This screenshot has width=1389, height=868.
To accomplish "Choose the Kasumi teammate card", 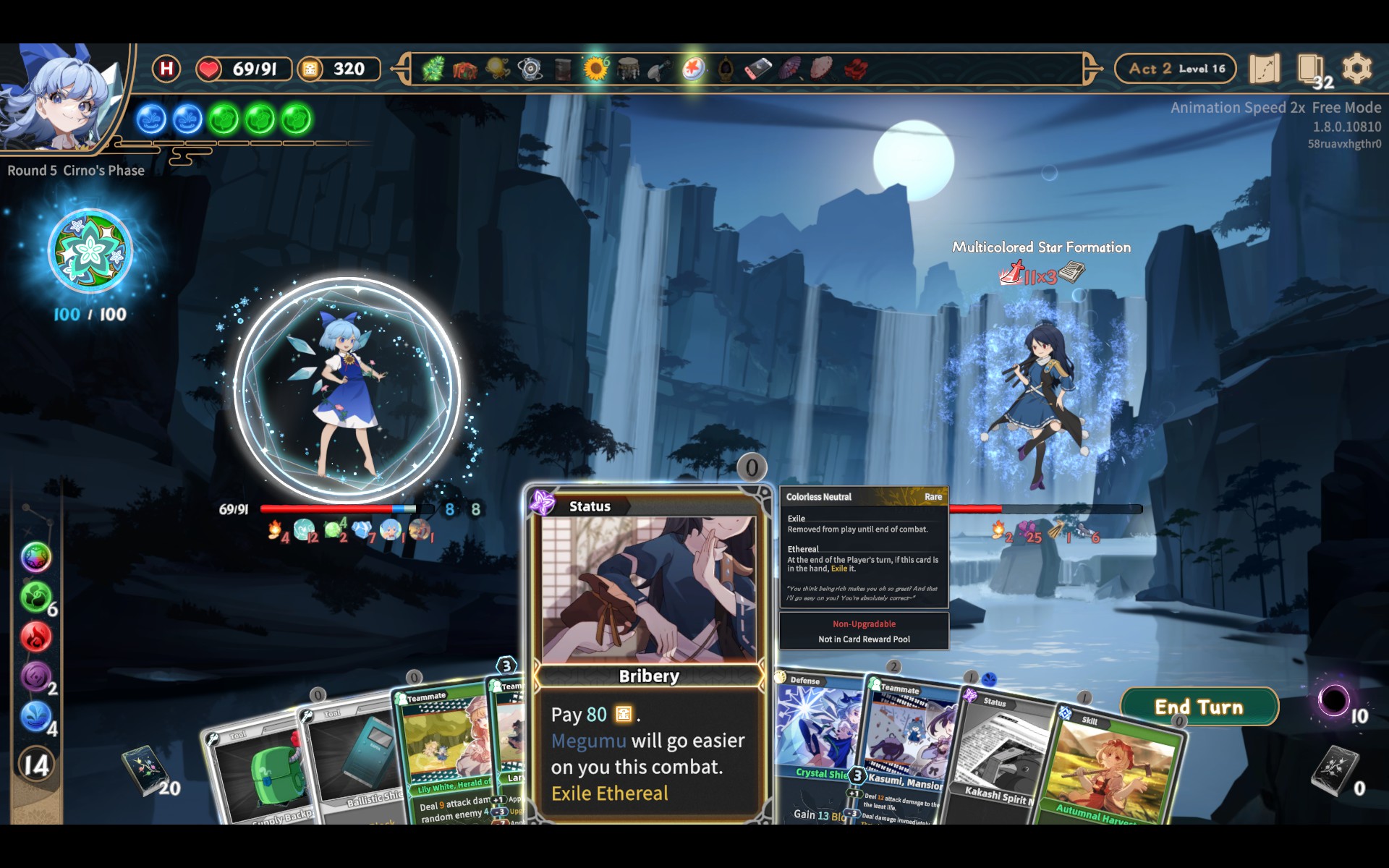I will [x=908, y=752].
